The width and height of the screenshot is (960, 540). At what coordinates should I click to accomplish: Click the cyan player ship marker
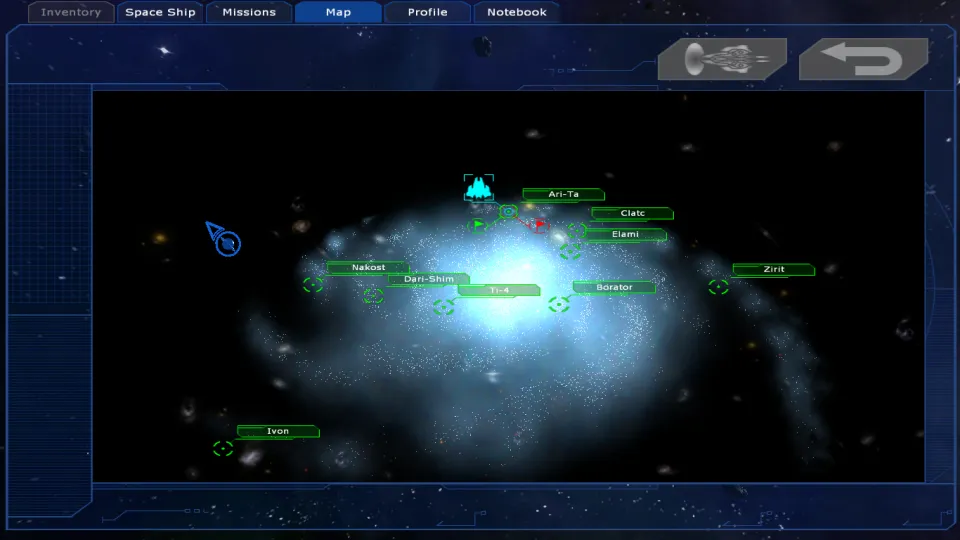[479, 187]
